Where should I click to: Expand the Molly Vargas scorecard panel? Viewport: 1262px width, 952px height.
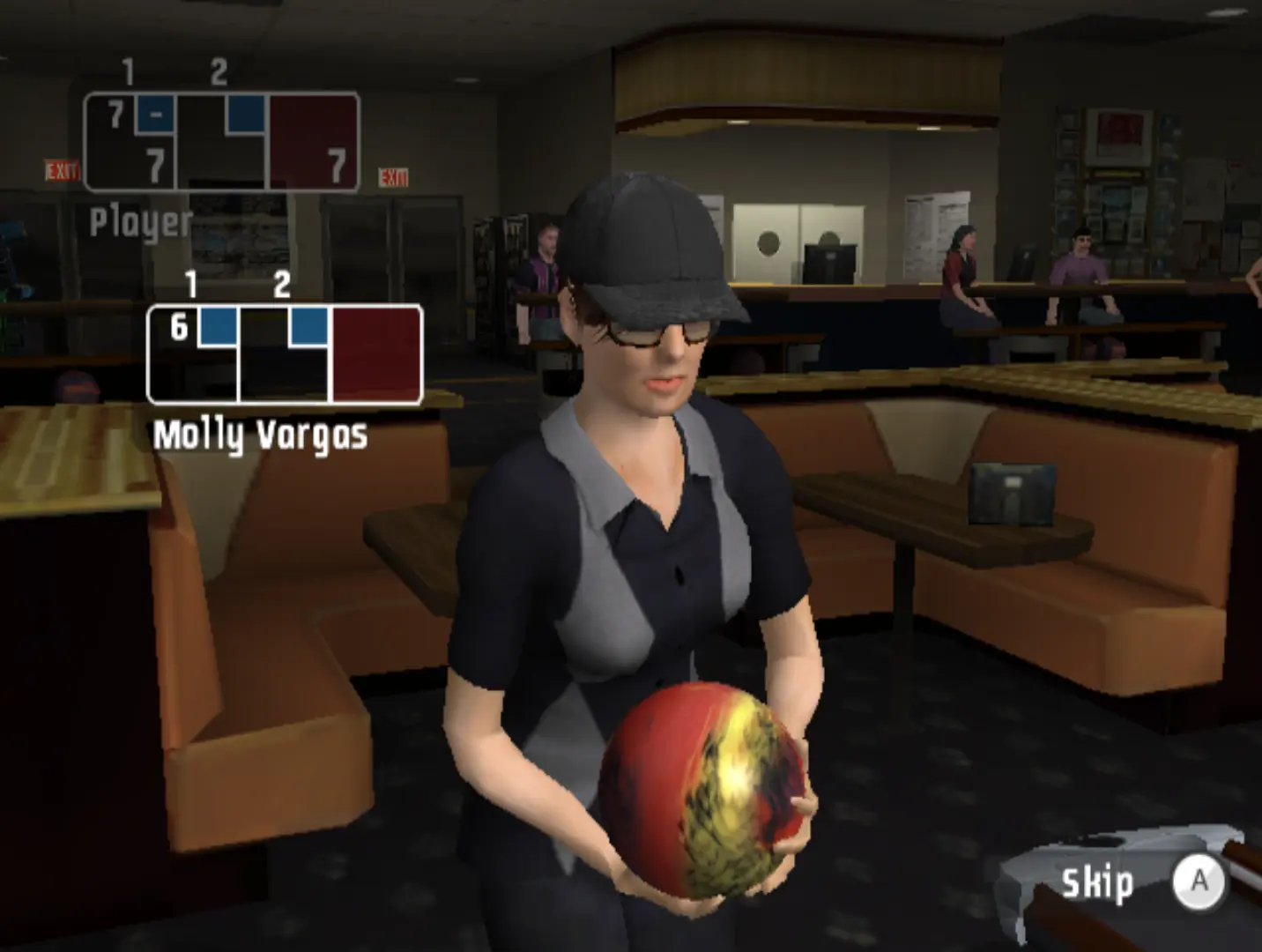click(x=282, y=353)
